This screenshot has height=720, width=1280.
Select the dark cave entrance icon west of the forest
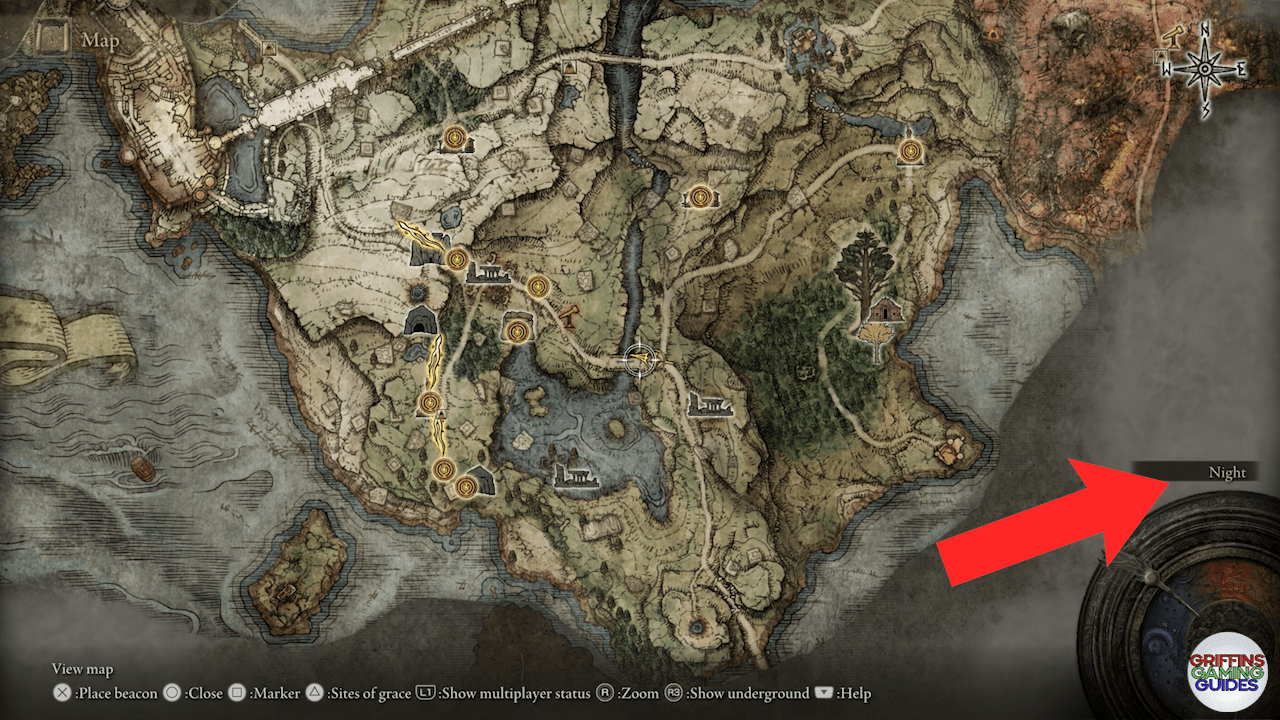[x=420, y=321]
